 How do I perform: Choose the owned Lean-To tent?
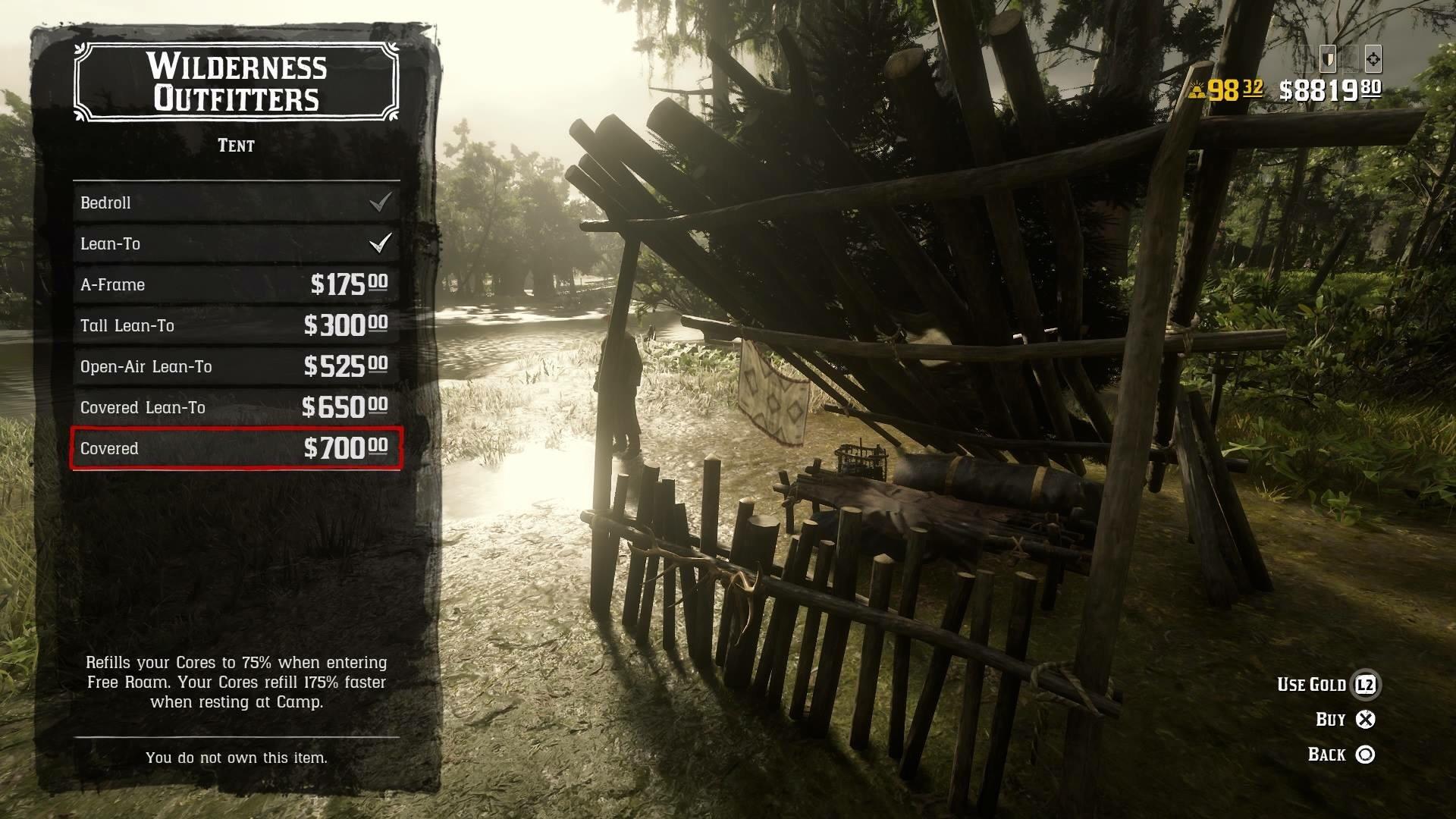(x=236, y=243)
